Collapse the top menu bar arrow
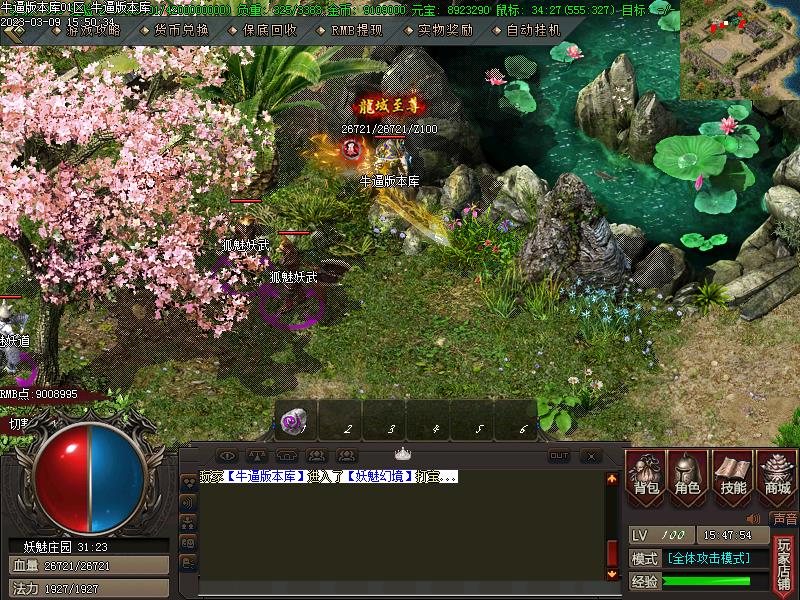This screenshot has height=600, width=800. point(13,32)
